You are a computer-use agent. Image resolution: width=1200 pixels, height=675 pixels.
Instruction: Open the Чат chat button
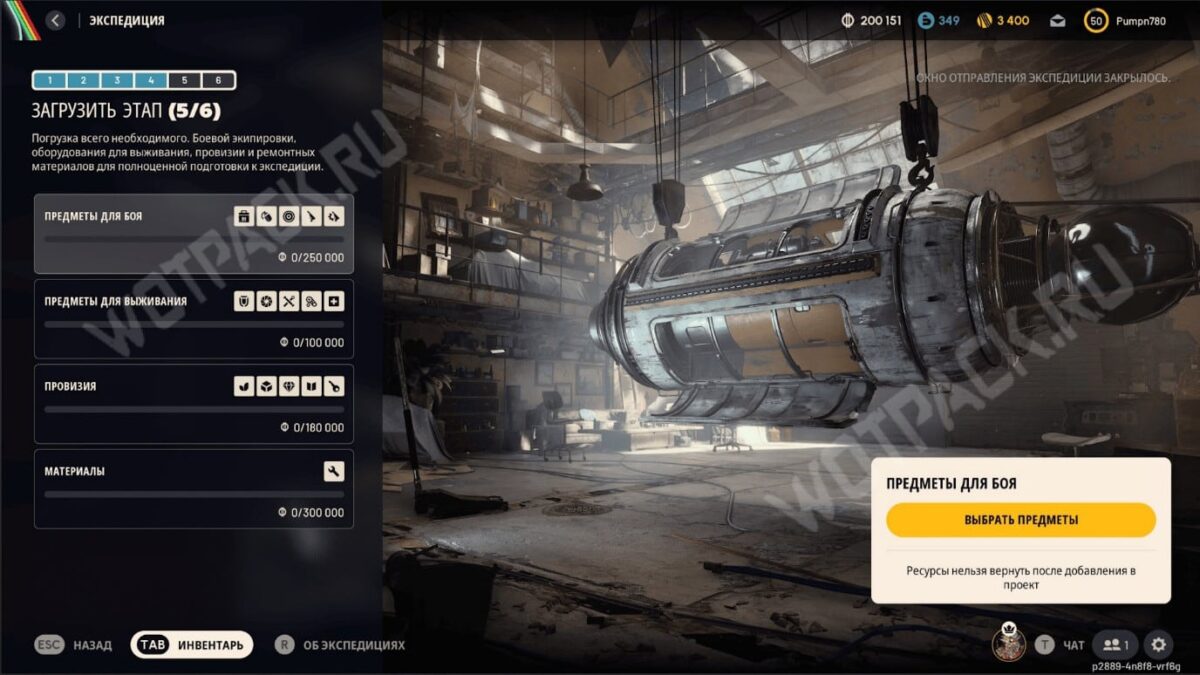(x=1060, y=645)
